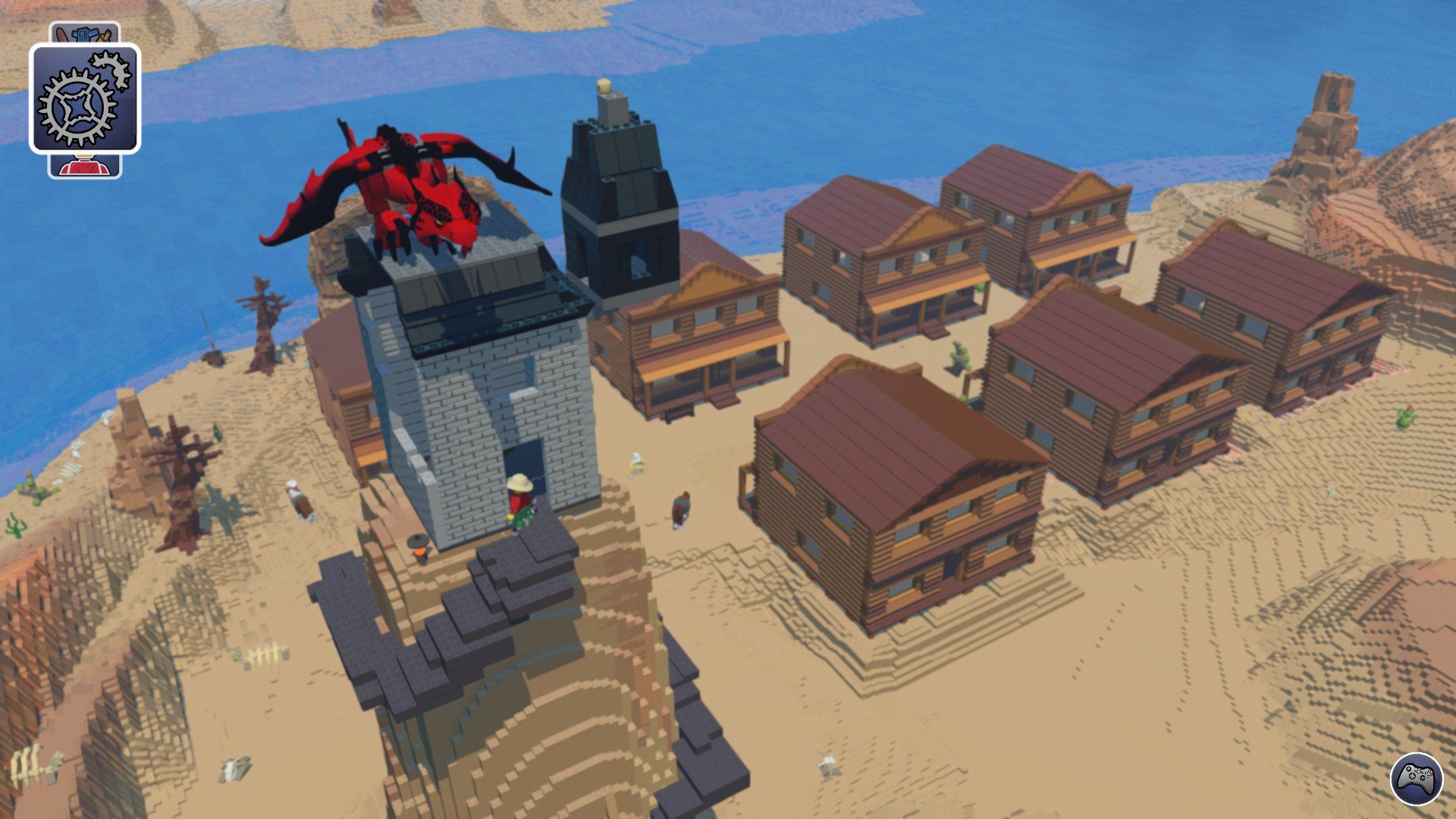
Task: Click the minifigure's yellow head in the character icon
Action: 82,156
